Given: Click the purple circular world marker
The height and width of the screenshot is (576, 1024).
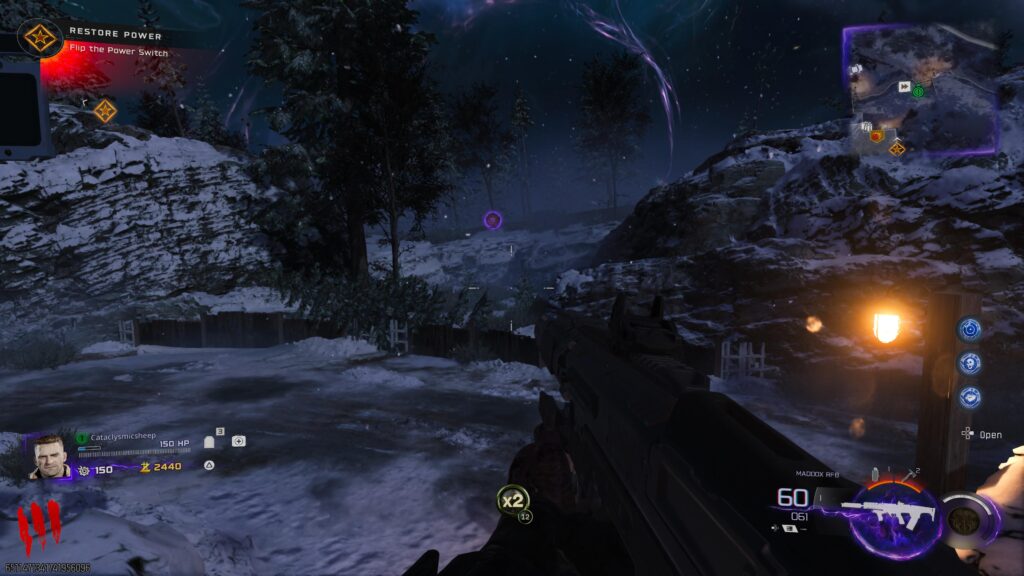Looking at the screenshot, I should click(492, 219).
